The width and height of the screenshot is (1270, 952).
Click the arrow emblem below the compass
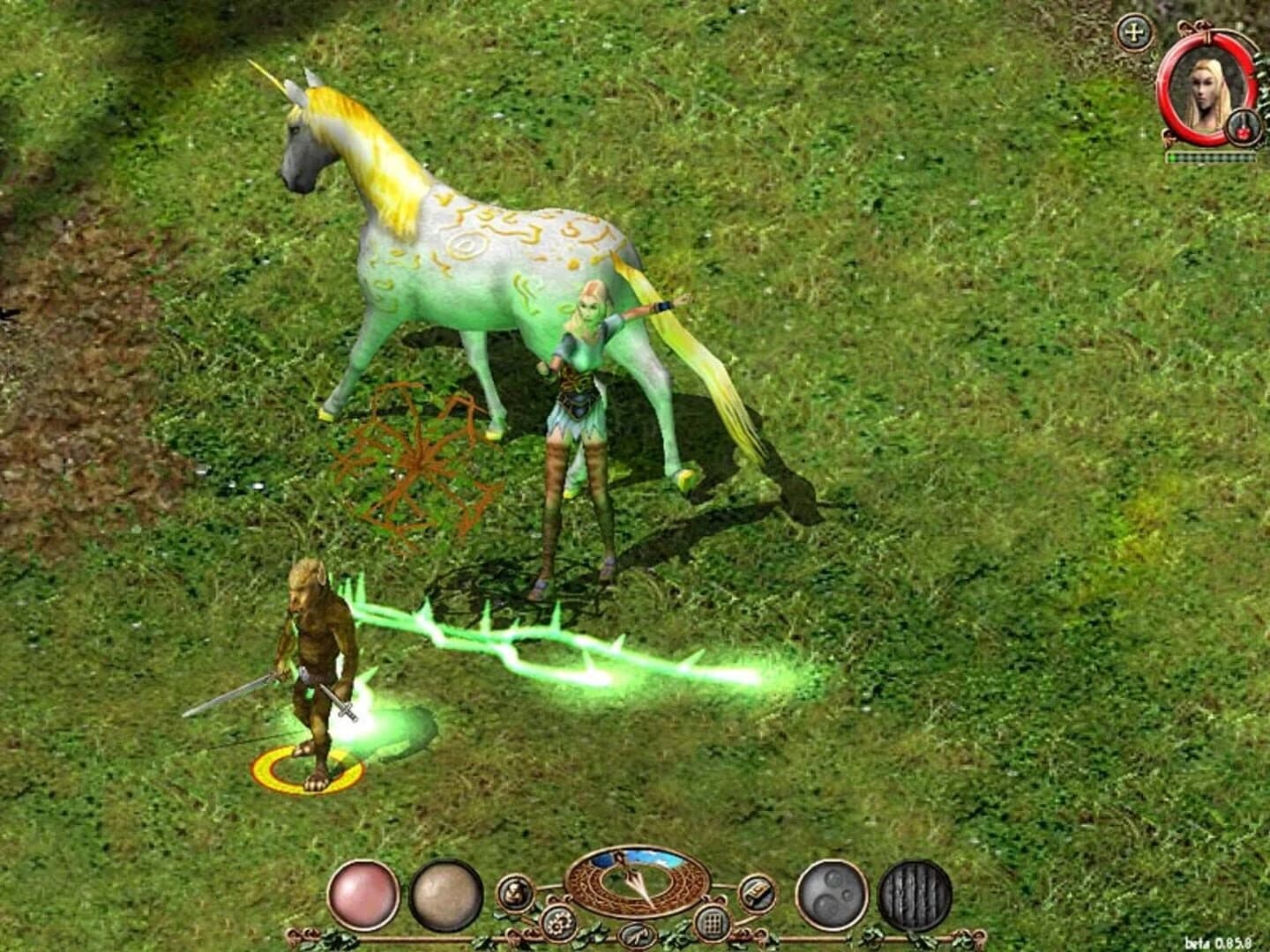coord(637,935)
